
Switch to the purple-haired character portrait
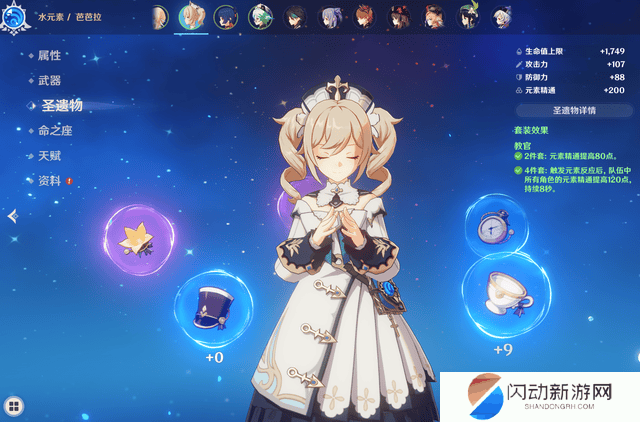pyautogui.click(x=330, y=17)
